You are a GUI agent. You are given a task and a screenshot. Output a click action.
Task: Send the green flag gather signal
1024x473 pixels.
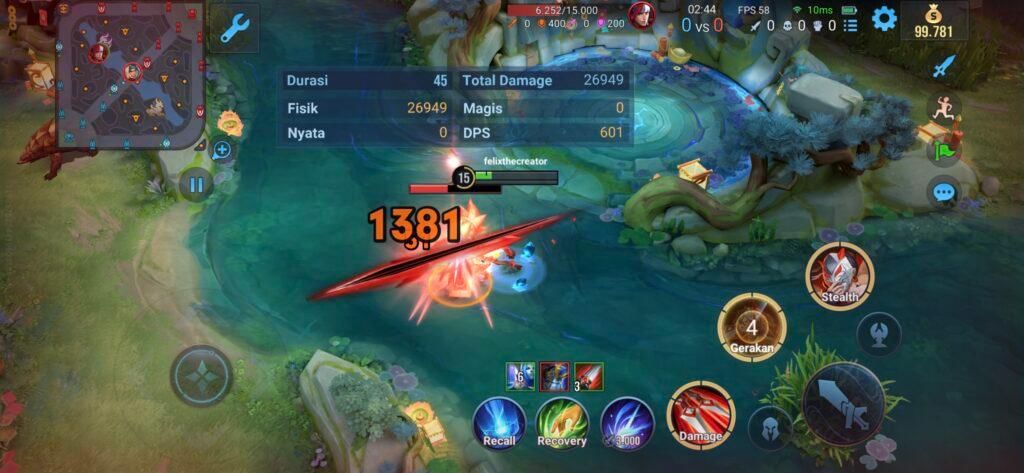(943, 151)
